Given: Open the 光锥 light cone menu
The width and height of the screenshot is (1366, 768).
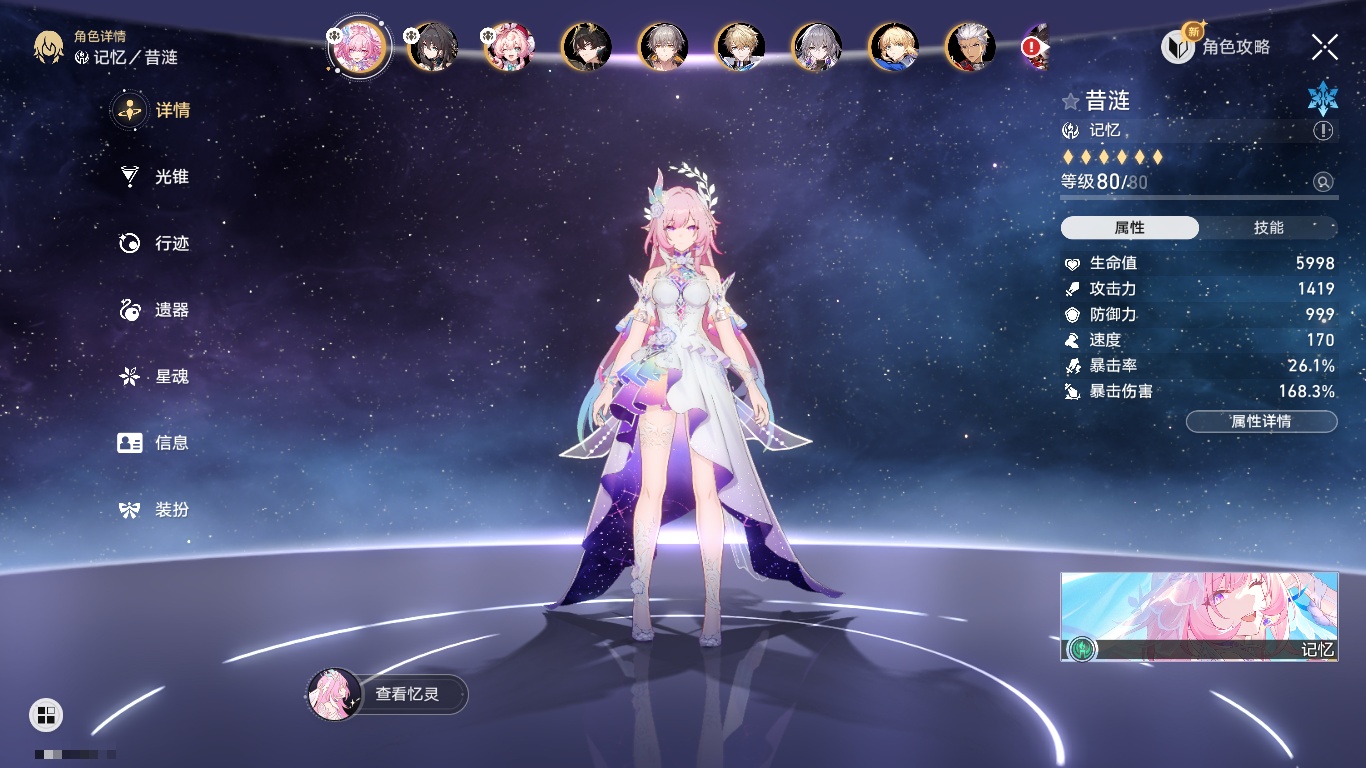Looking at the screenshot, I should coord(154,177).
